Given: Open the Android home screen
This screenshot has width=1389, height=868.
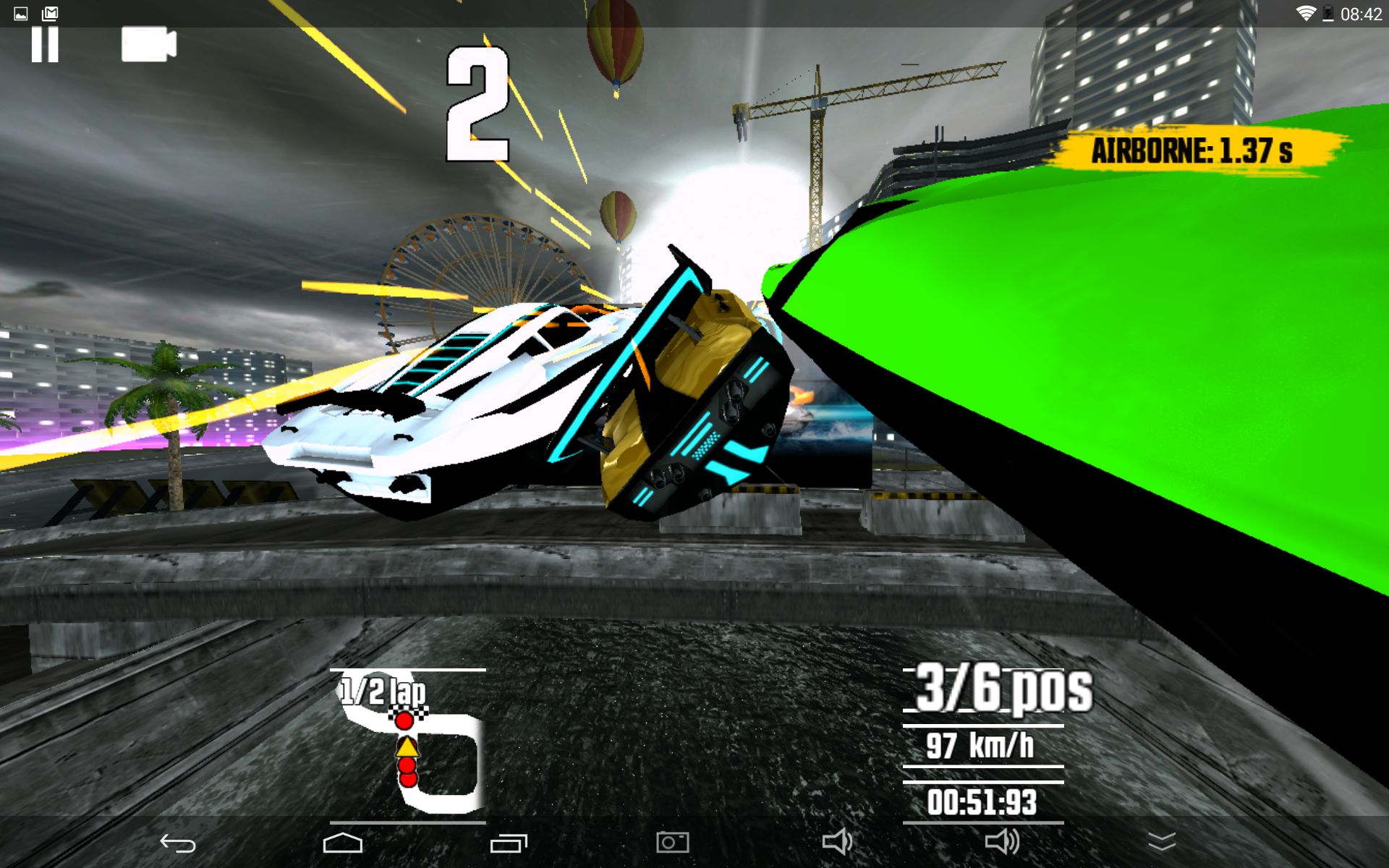Looking at the screenshot, I should click(343, 843).
